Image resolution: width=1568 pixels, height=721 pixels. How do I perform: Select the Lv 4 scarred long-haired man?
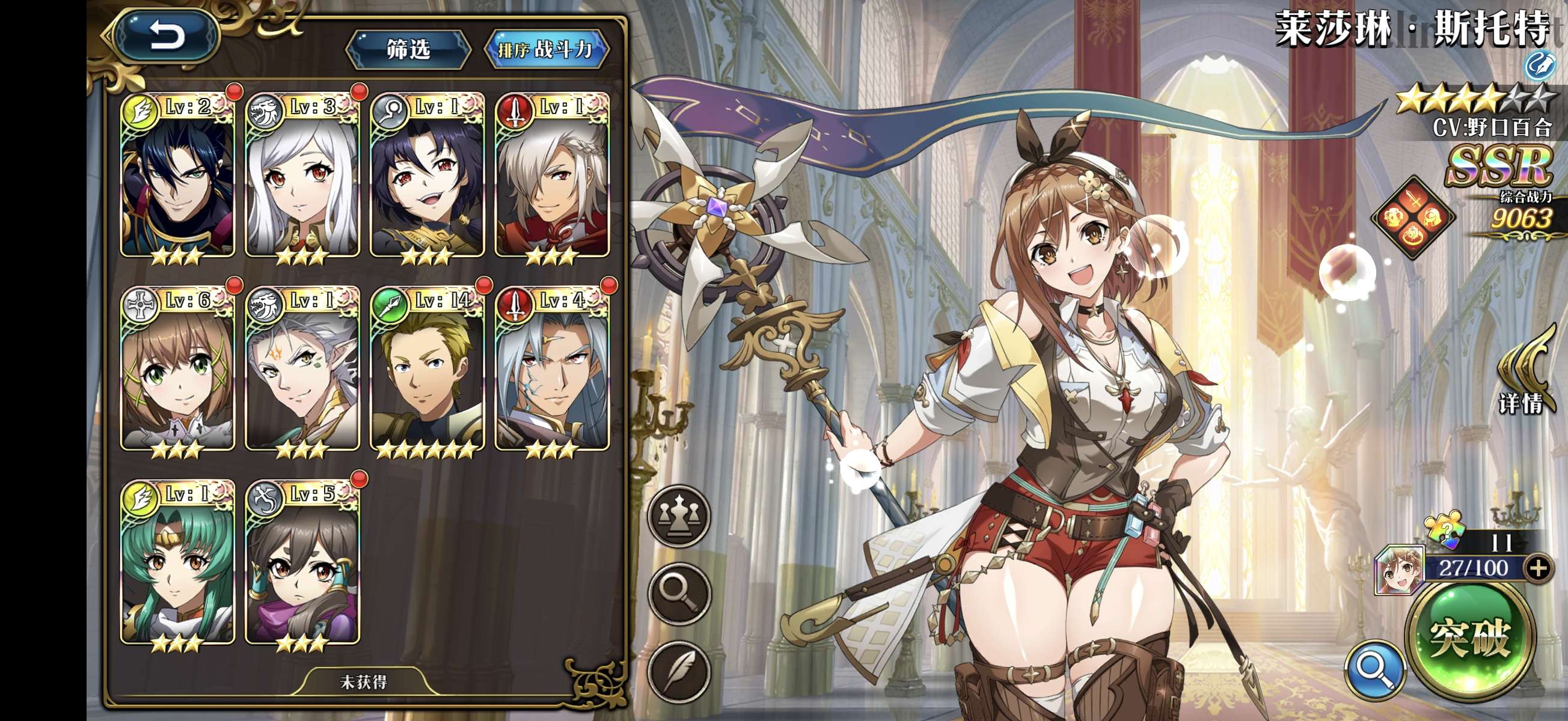[551, 370]
